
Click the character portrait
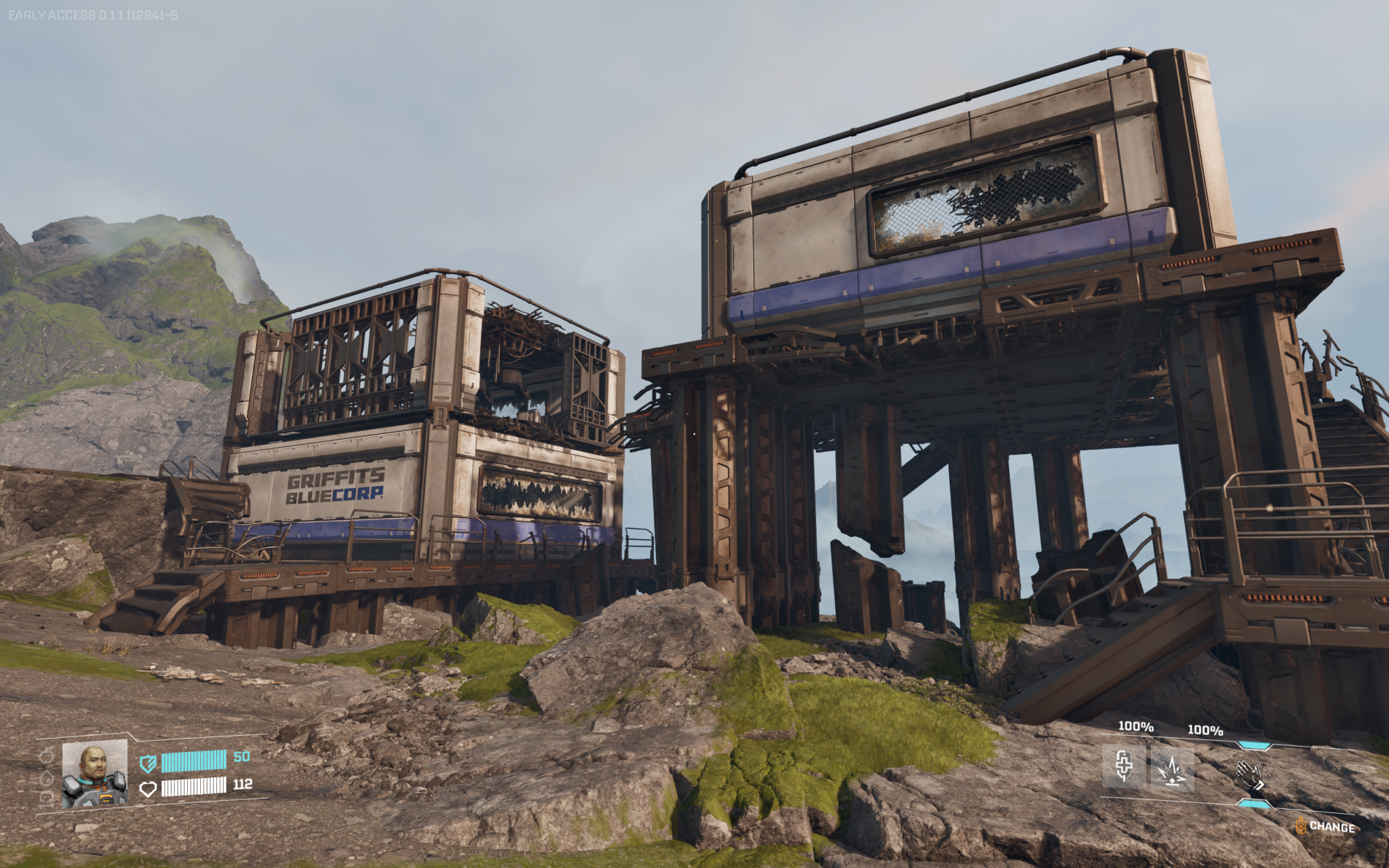[95, 774]
